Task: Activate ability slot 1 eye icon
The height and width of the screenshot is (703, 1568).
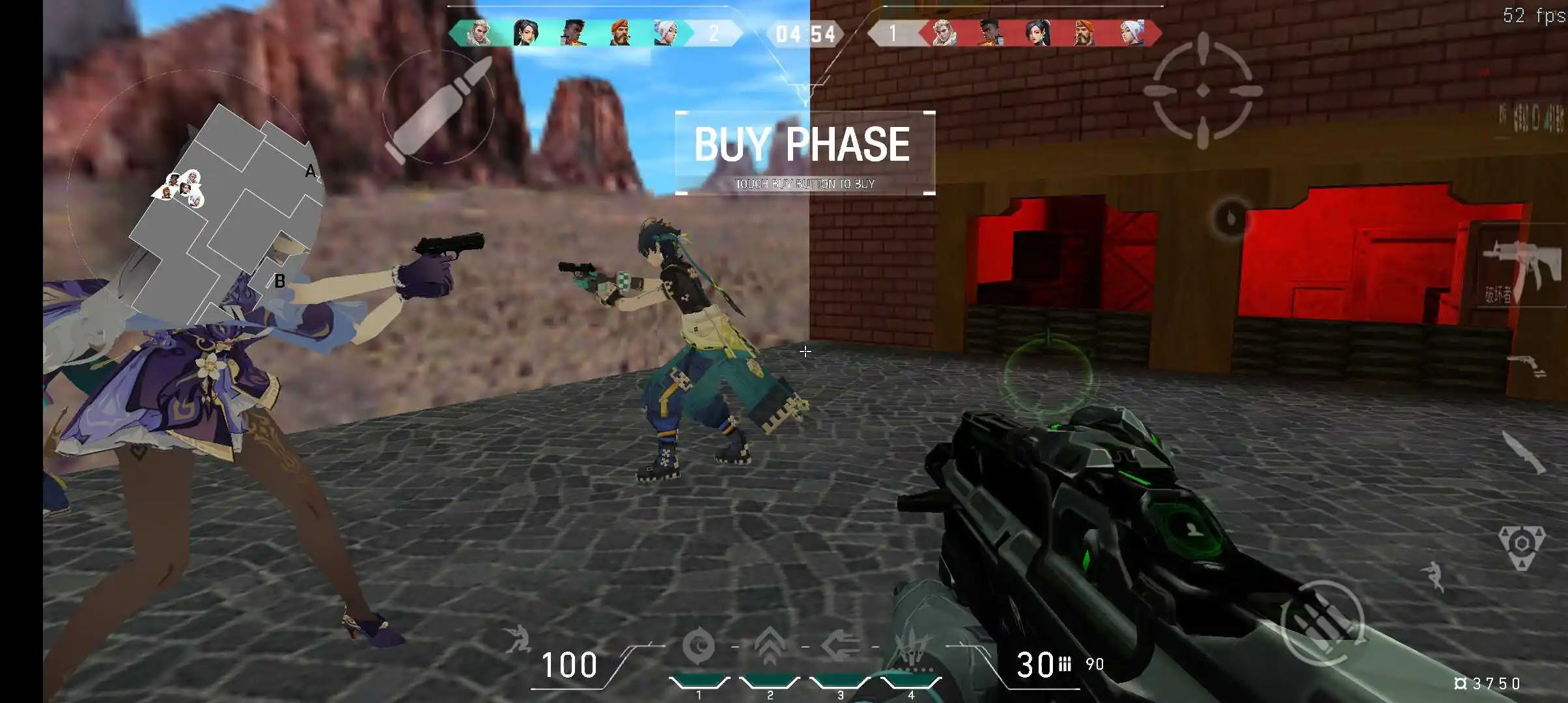Action: coord(701,646)
